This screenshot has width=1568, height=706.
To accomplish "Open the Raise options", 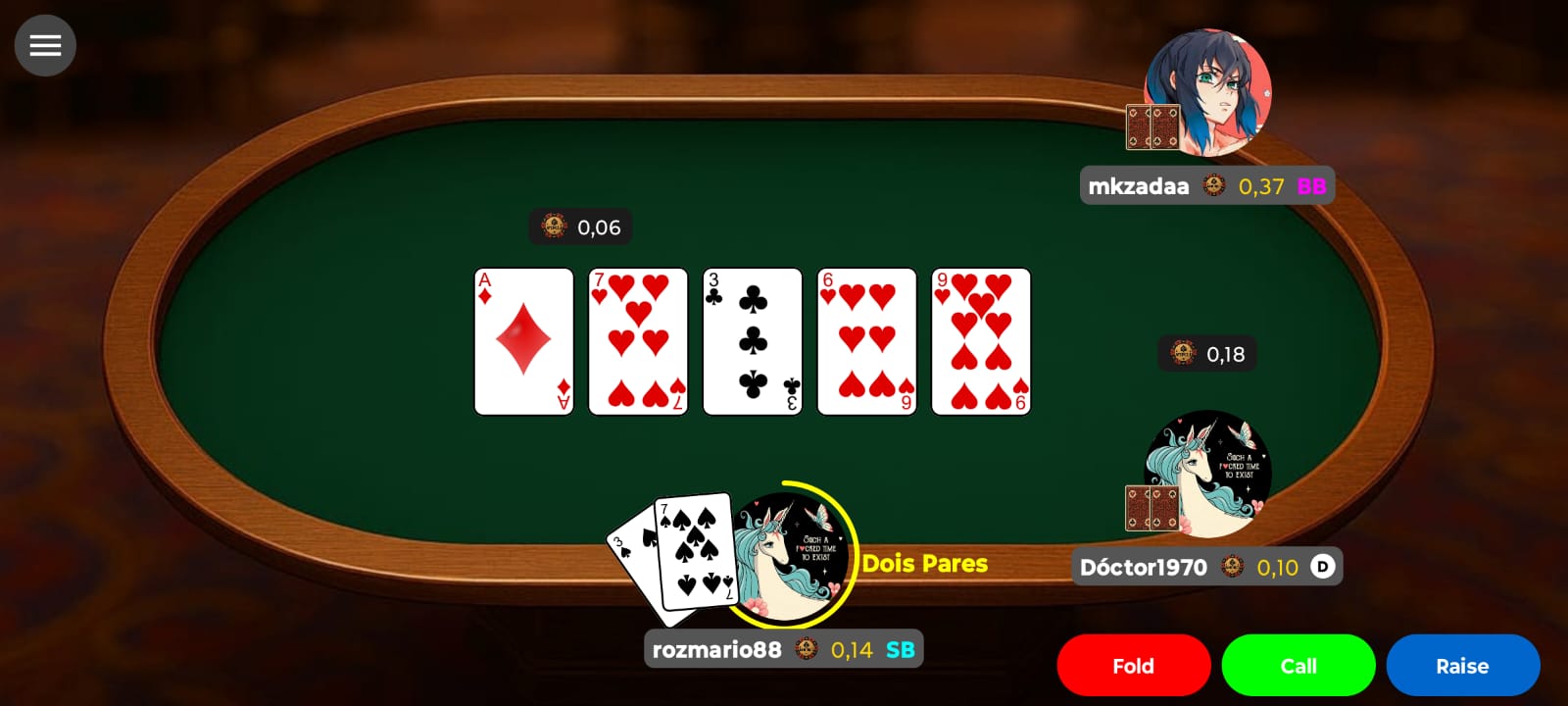I will [1462, 665].
